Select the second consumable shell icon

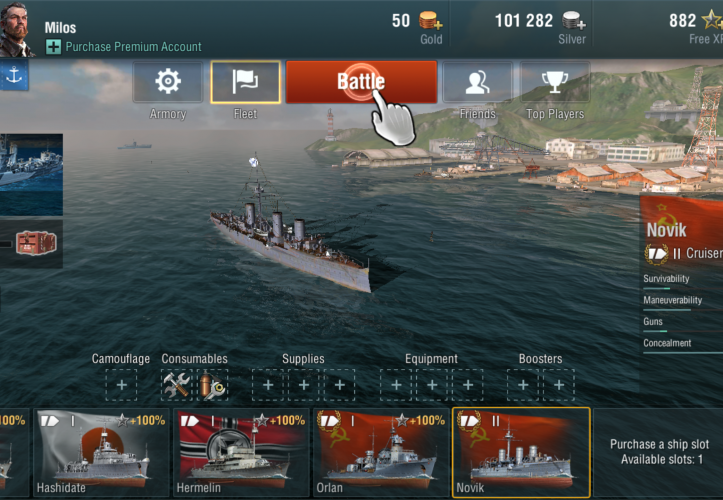[212, 384]
